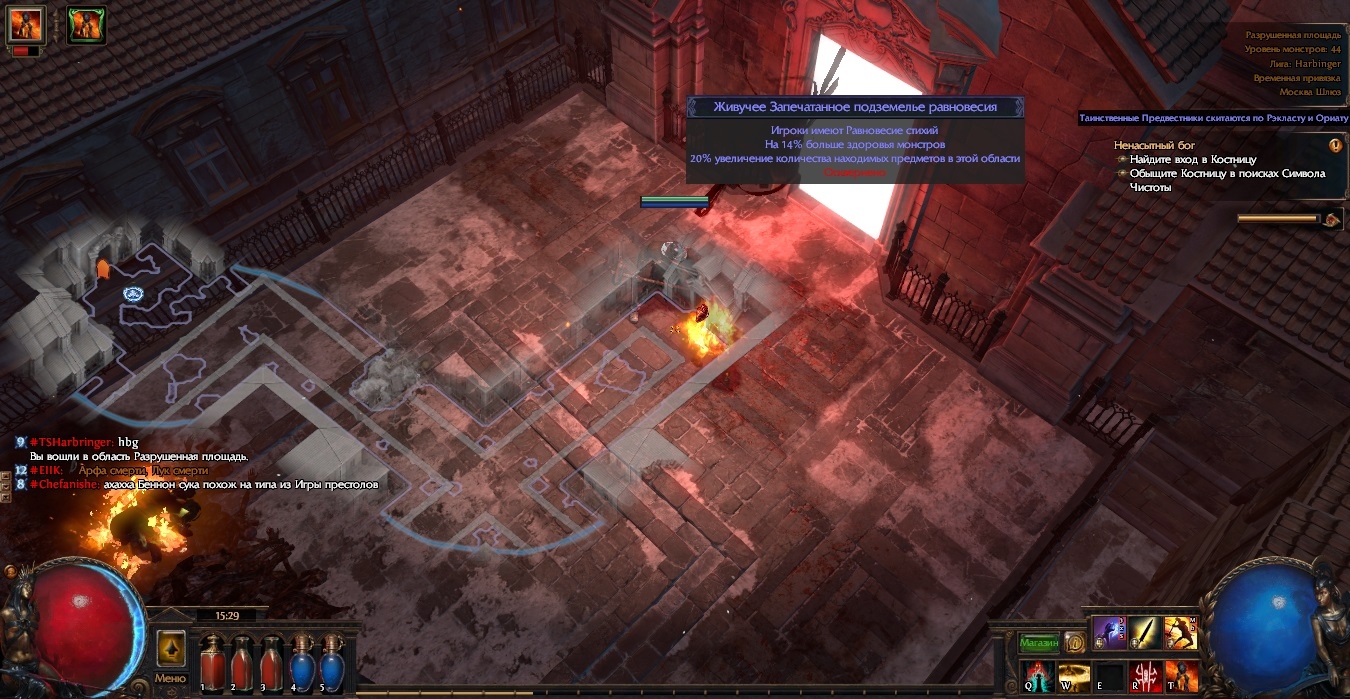Use the blue mana flask numbered 4
This screenshot has width=1350, height=699.
pos(301,661)
